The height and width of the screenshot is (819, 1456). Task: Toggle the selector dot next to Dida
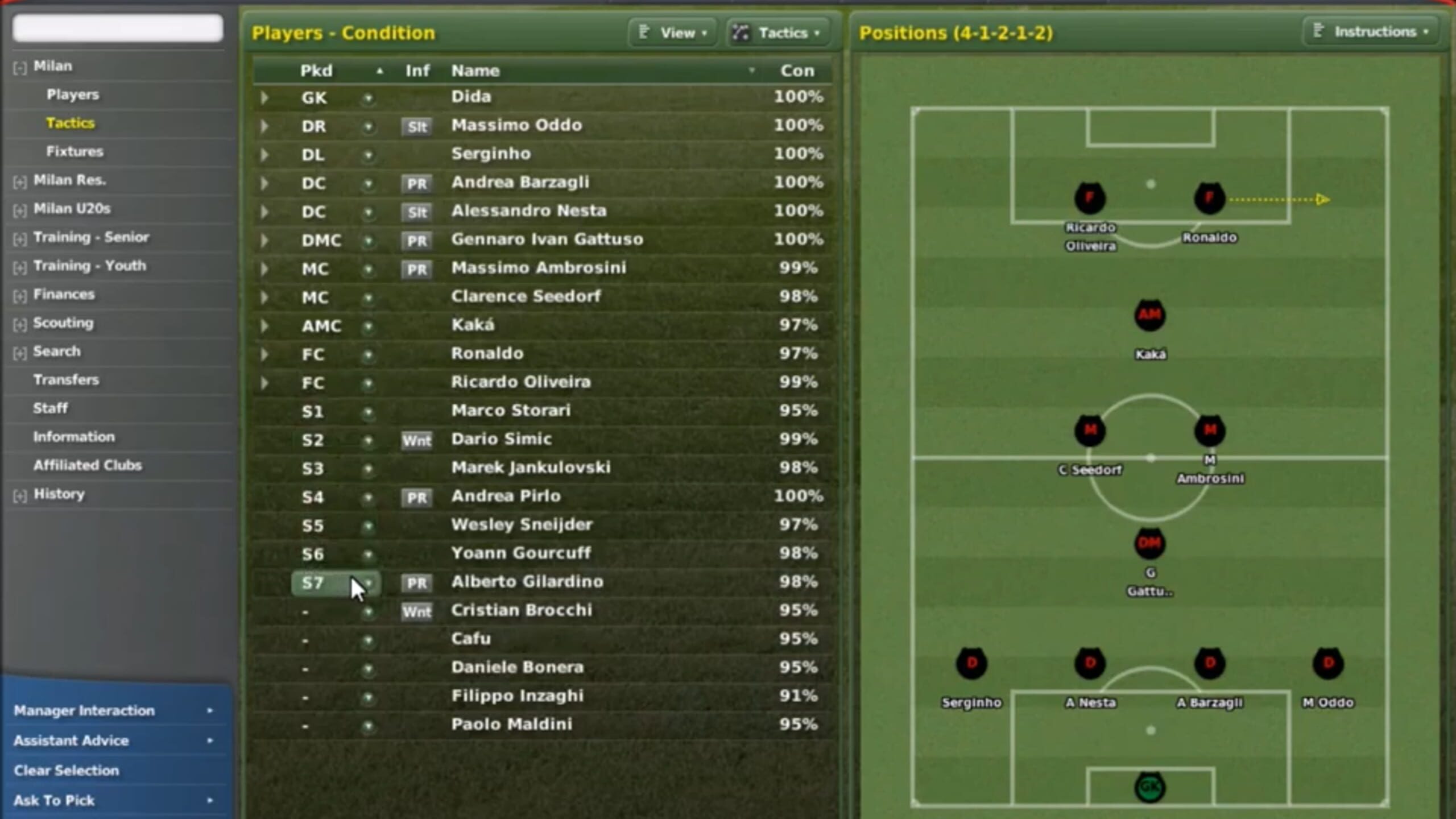click(x=369, y=98)
